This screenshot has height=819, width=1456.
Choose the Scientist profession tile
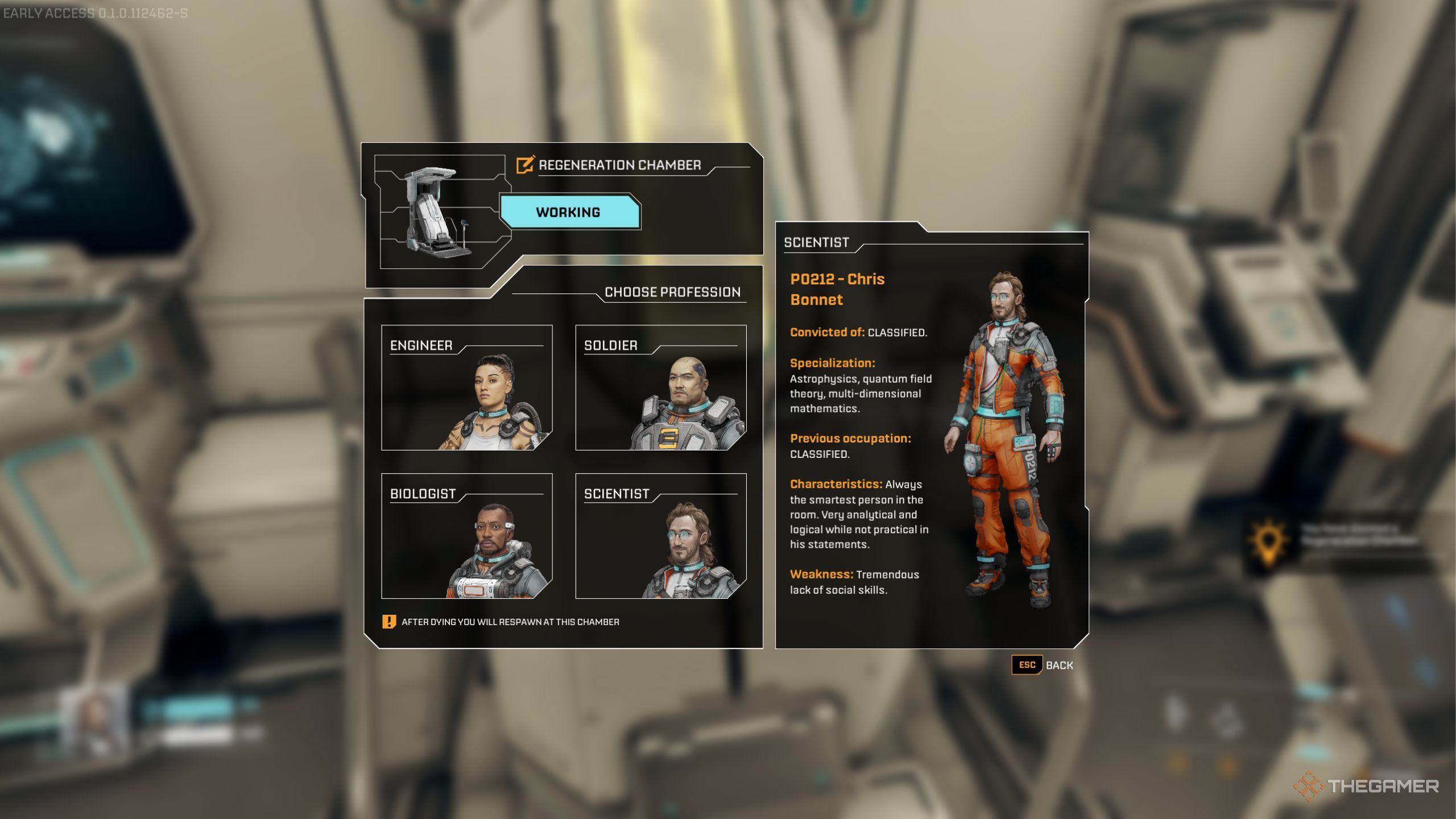[660, 536]
